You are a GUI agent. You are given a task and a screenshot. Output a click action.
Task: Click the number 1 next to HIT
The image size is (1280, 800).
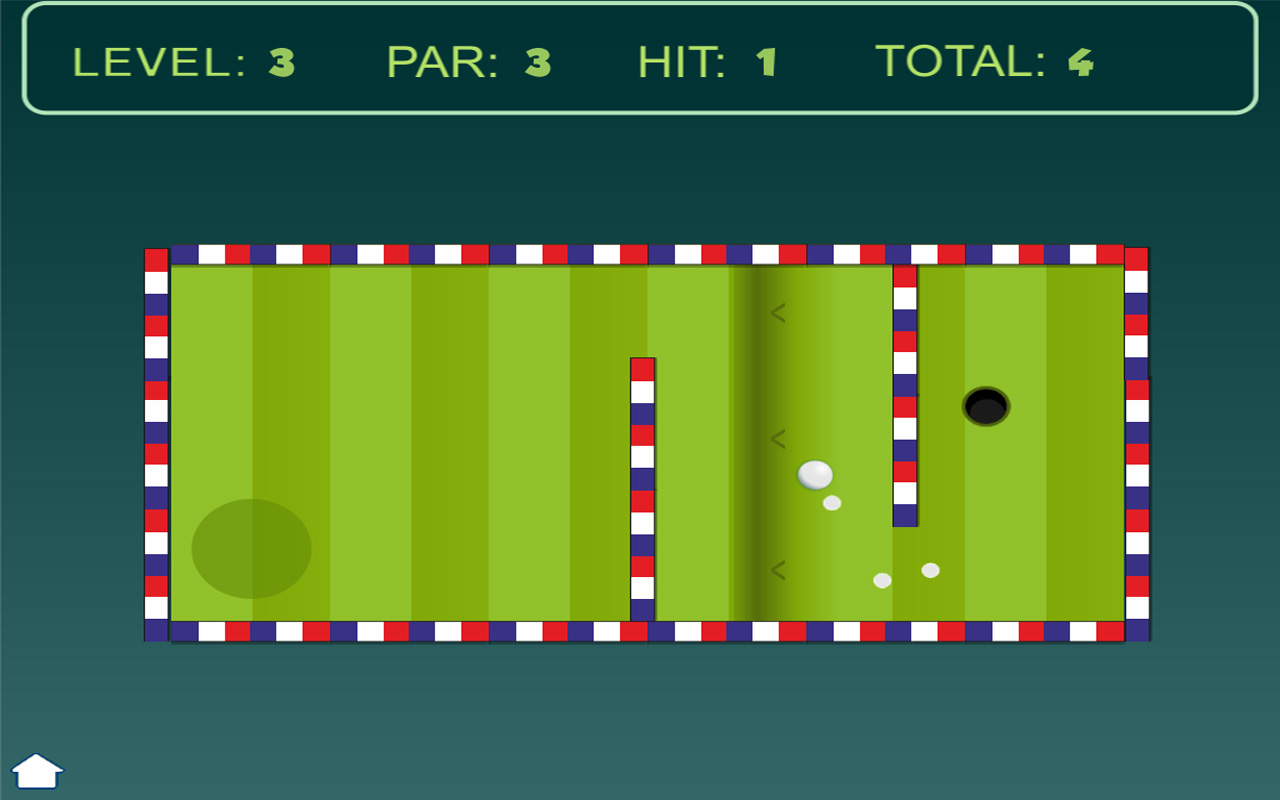766,62
